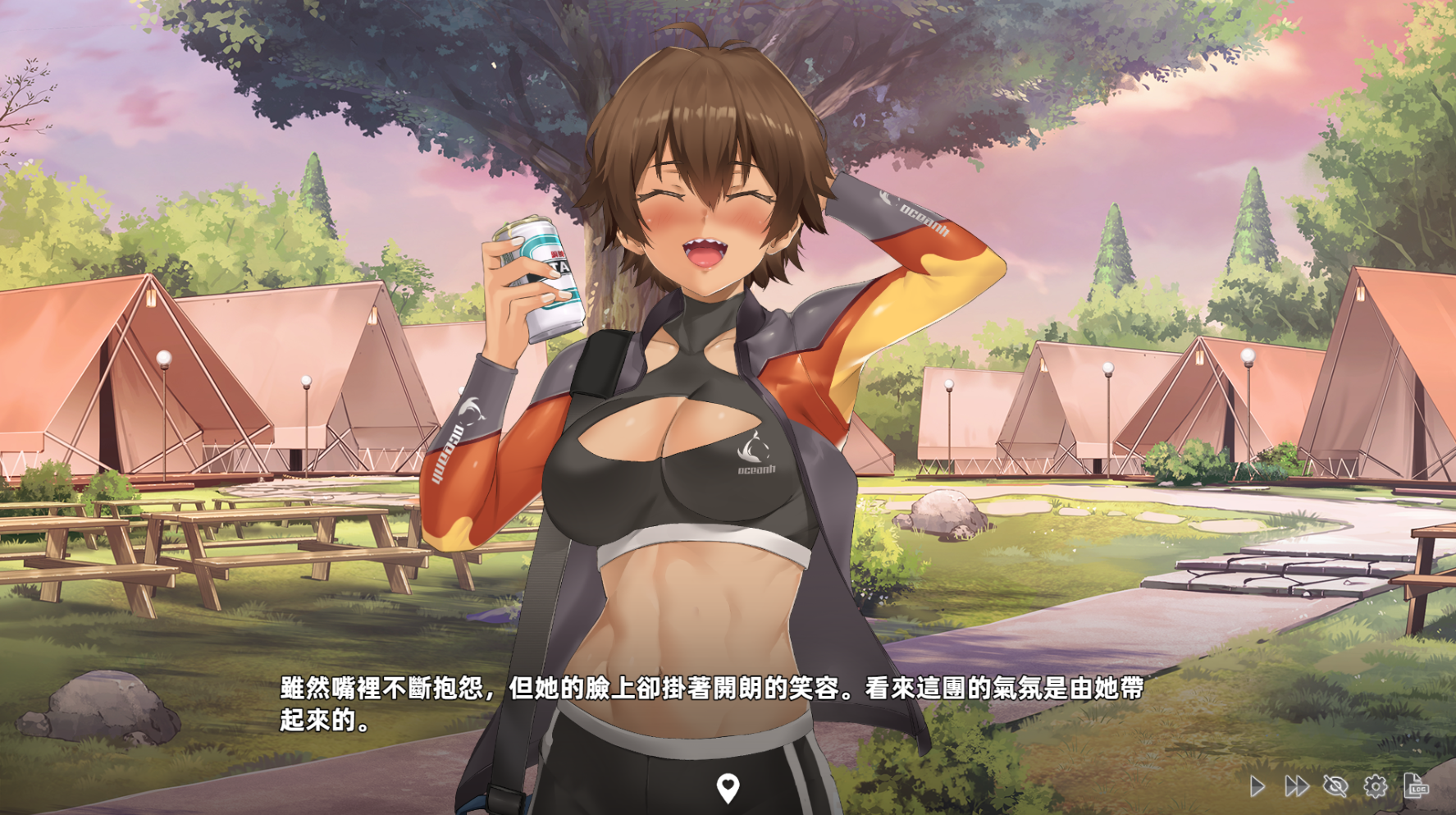1456x815 pixels.
Task: Open settings via the gear icon
Action: pos(1376,786)
